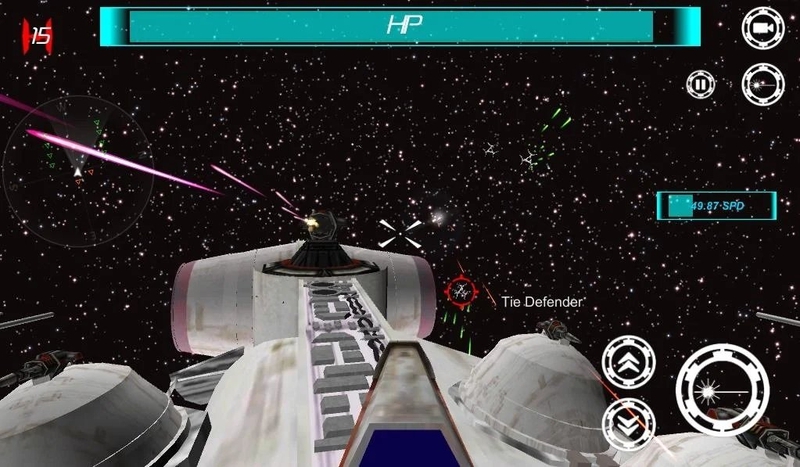
Task: Switch the camera view with the camera button
Action: click(x=762, y=27)
